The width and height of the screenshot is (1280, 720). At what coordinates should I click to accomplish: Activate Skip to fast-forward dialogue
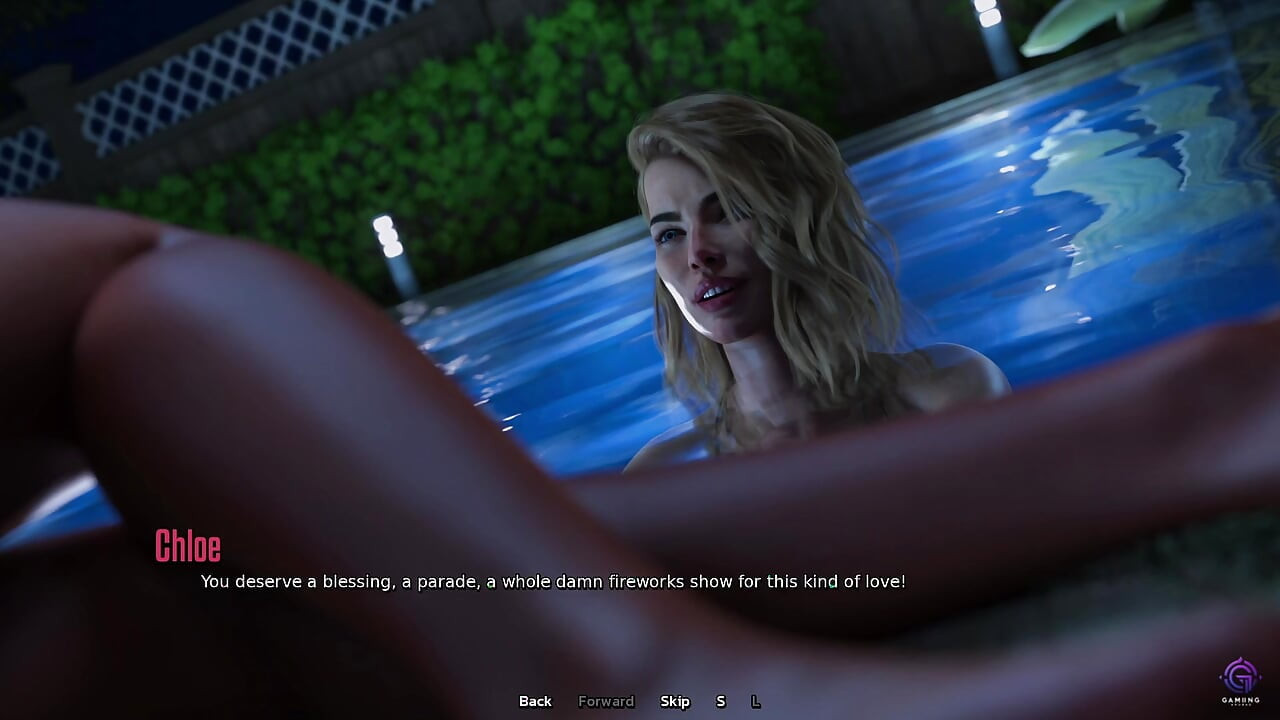pyautogui.click(x=676, y=701)
